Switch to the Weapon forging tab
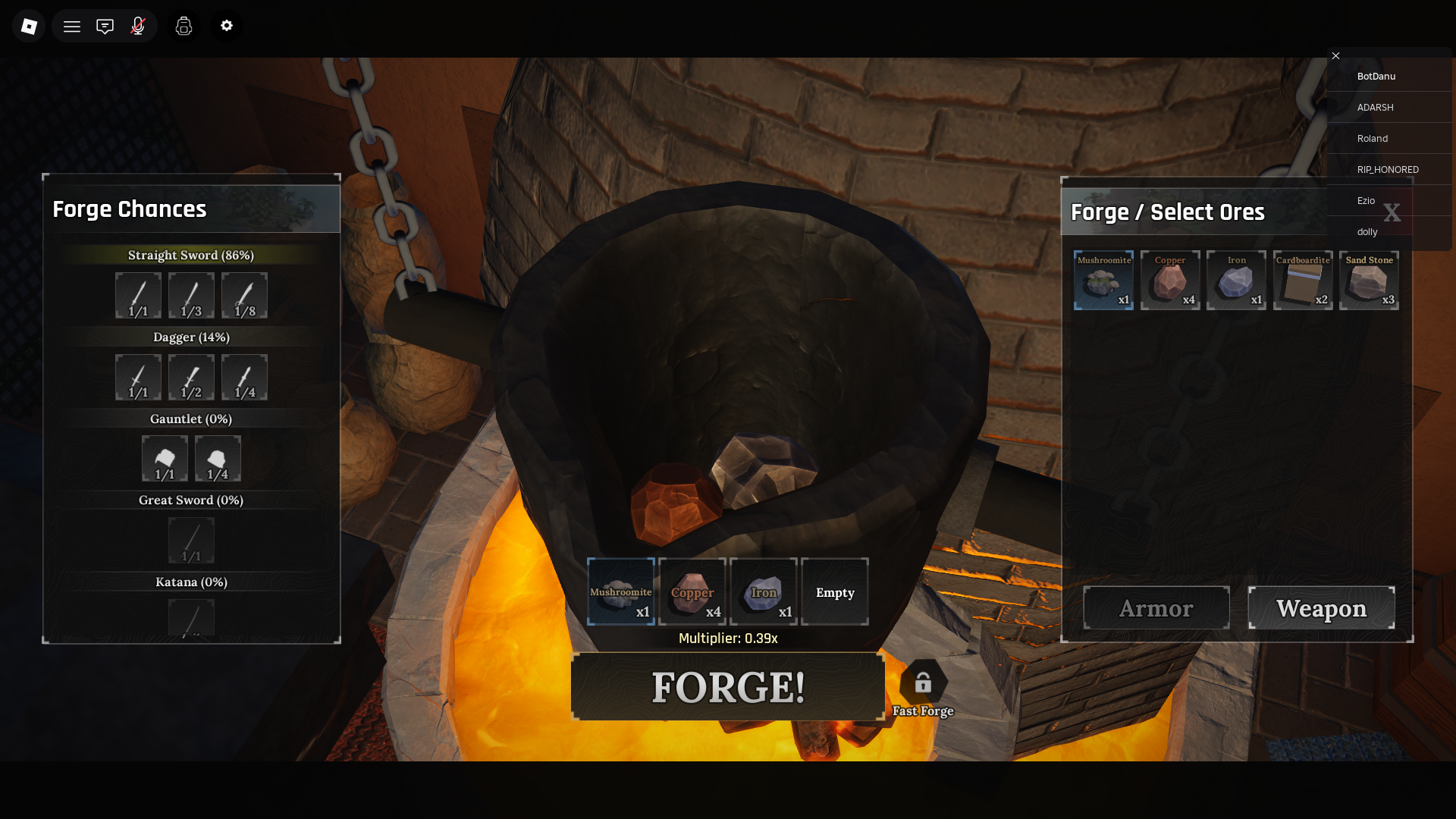The width and height of the screenshot is (1456, 819). pos(1321,607)
